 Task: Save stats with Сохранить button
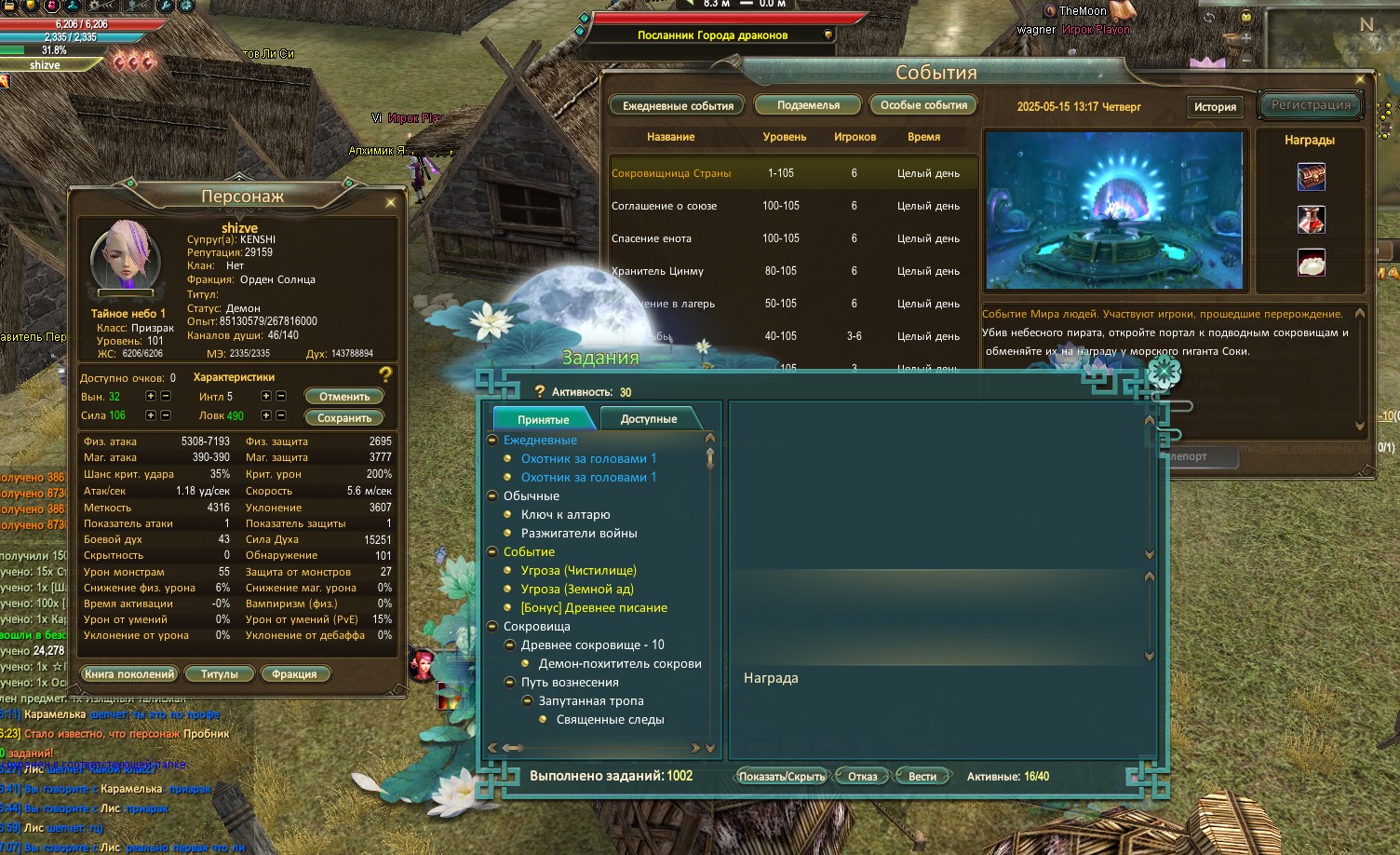pyautogui.click(x=344, y=418)
